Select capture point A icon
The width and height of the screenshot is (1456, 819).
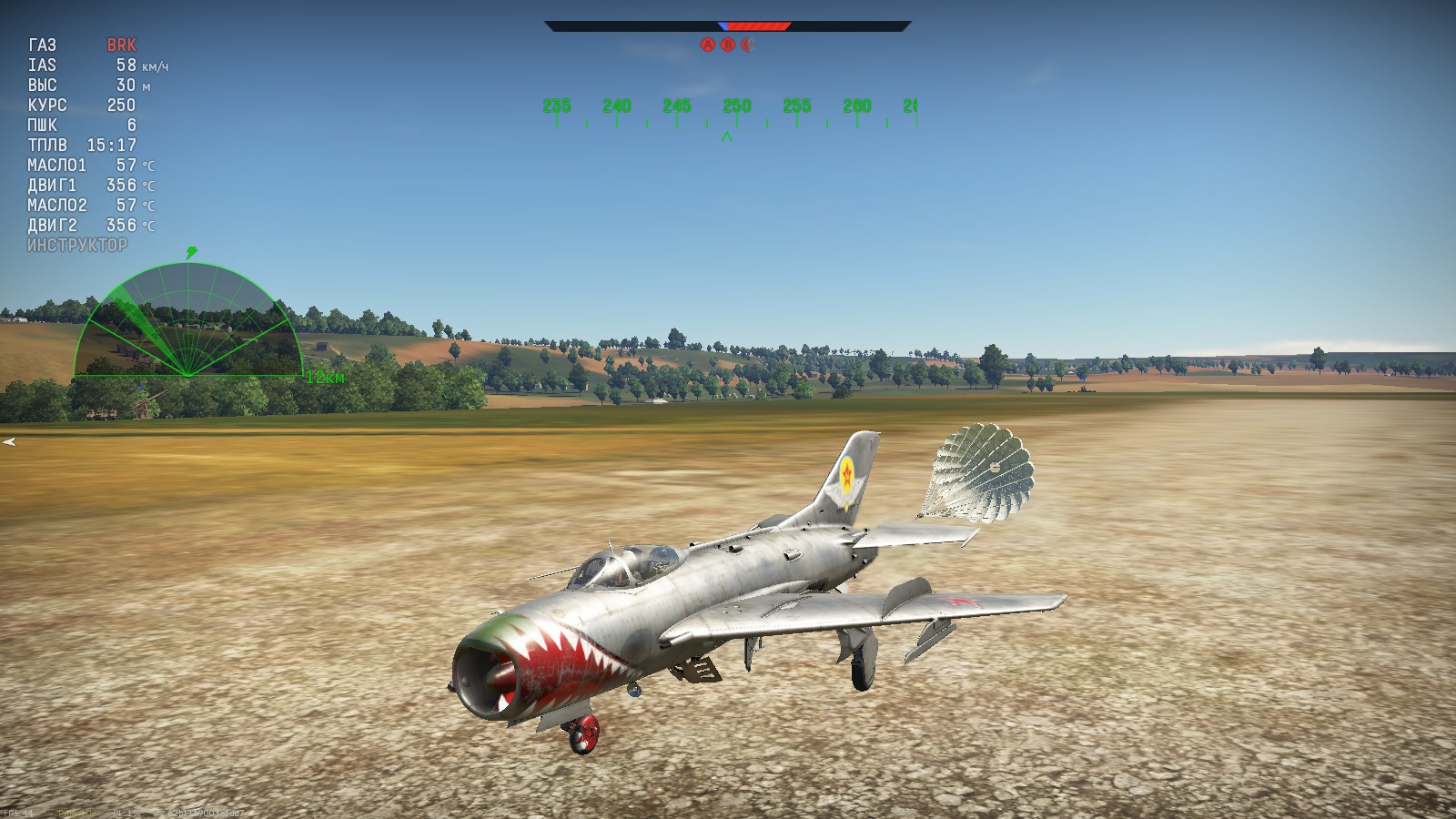pos(708,42)
